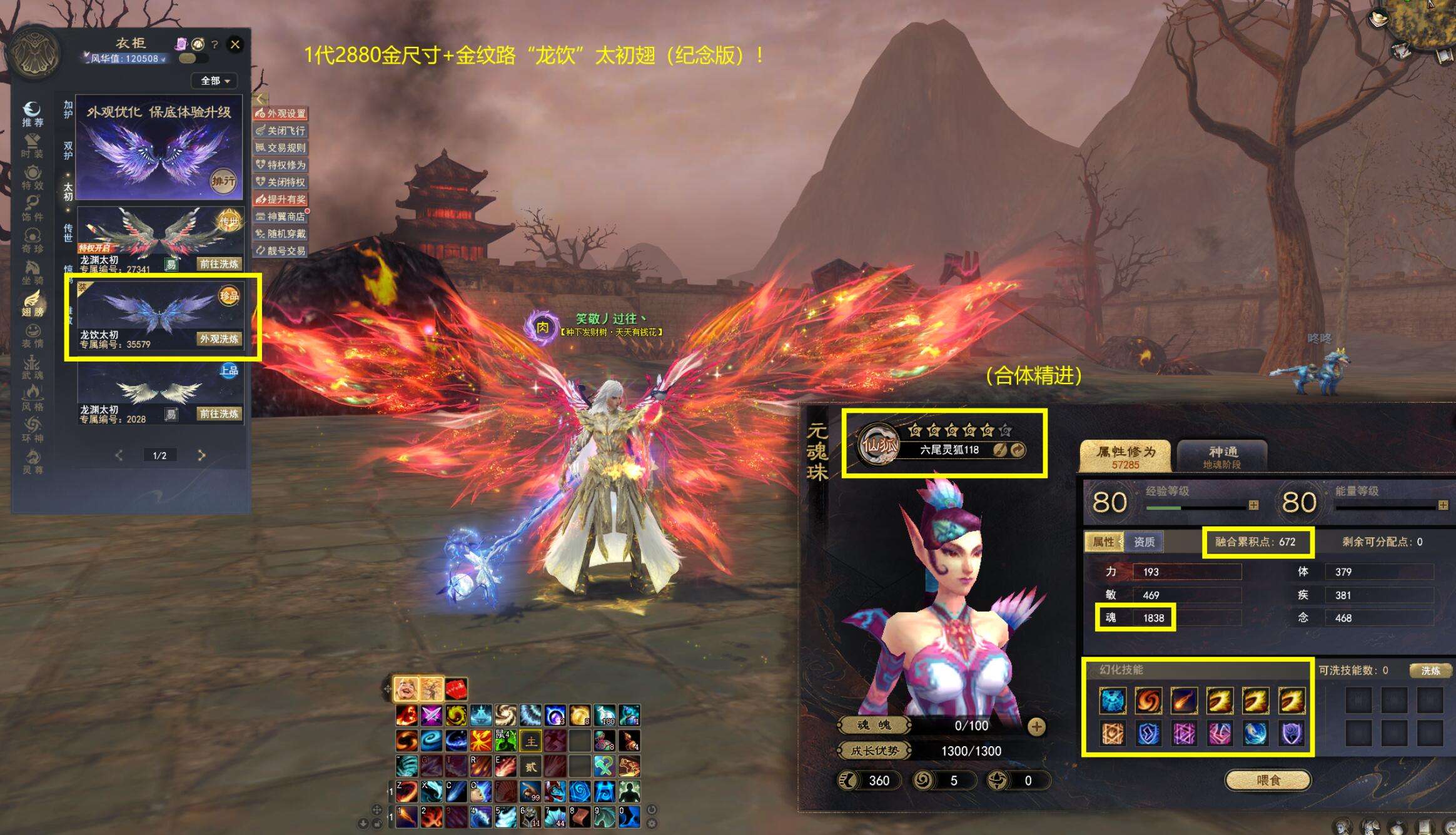Show the 资质 aptitude view

1144,542
